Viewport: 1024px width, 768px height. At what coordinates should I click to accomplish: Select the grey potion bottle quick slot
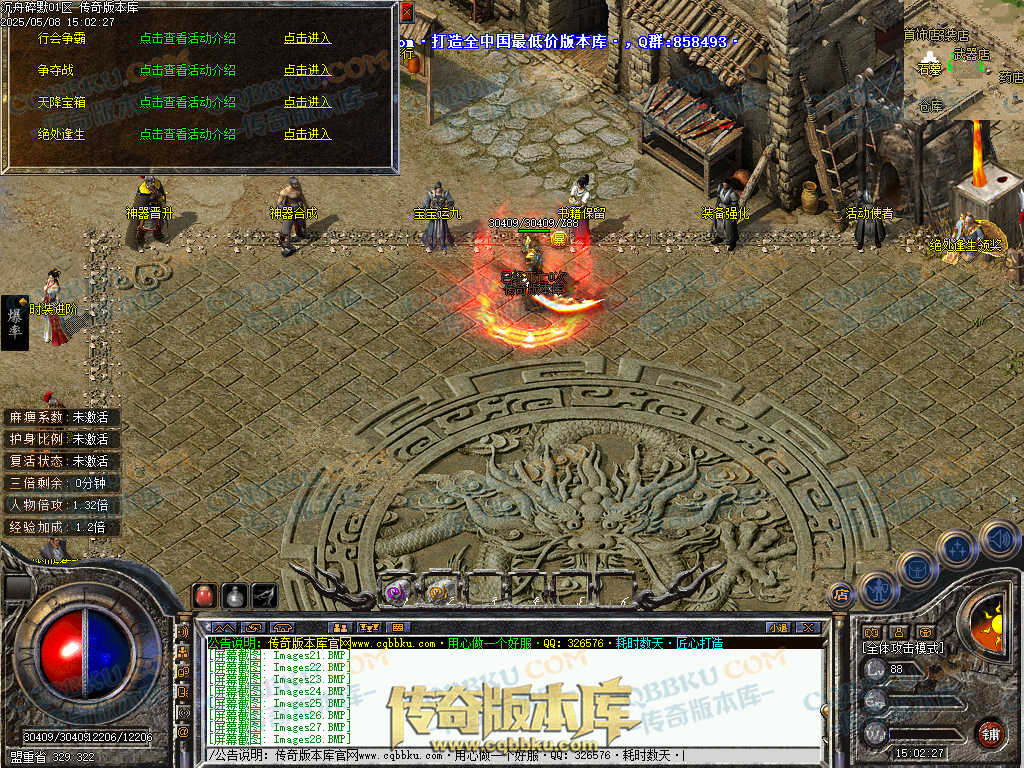(x=234, y=595)
